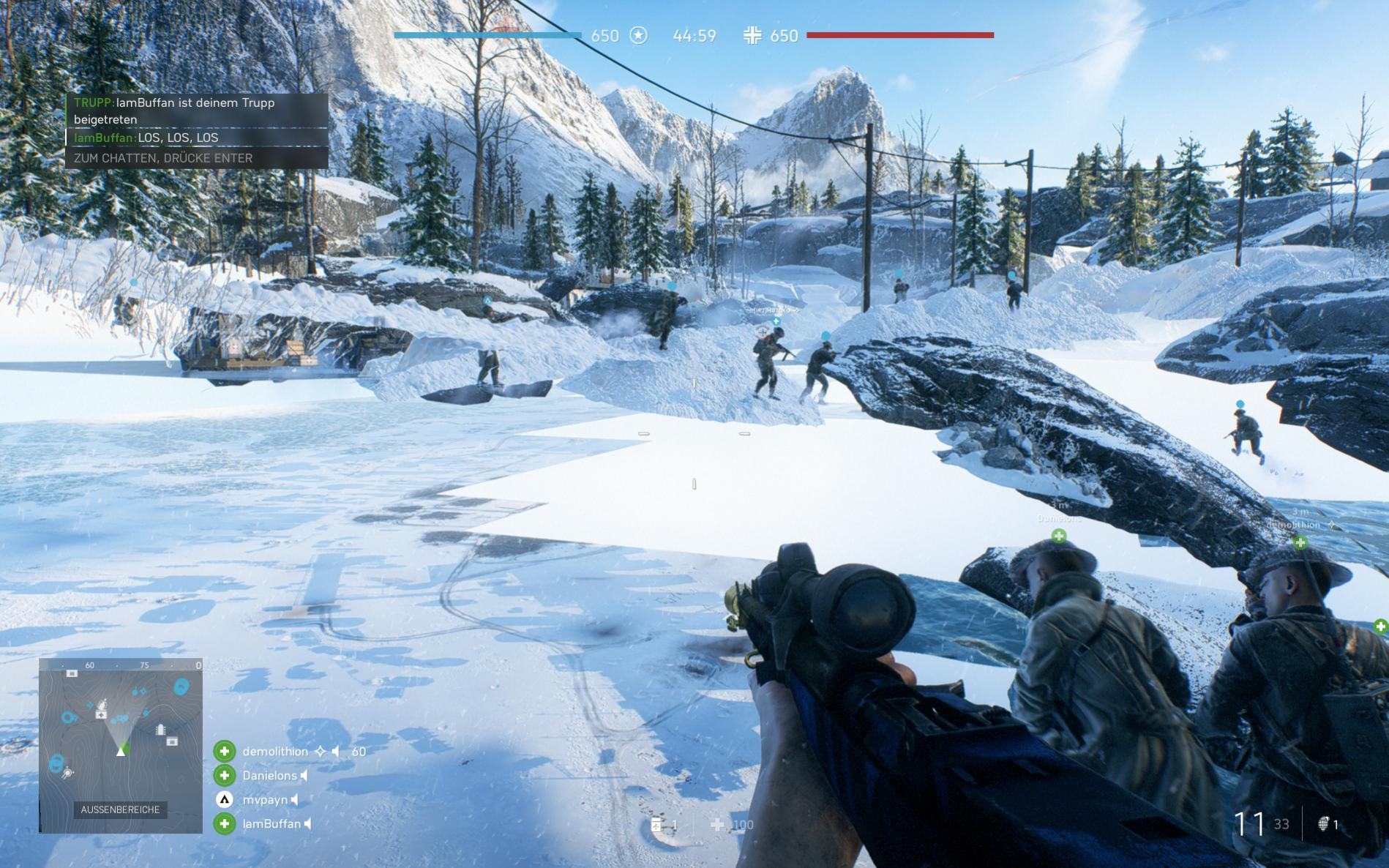Click the chat input field
Screen dimensions: 1389x868
pyautogui.click(x=196, y=158)
